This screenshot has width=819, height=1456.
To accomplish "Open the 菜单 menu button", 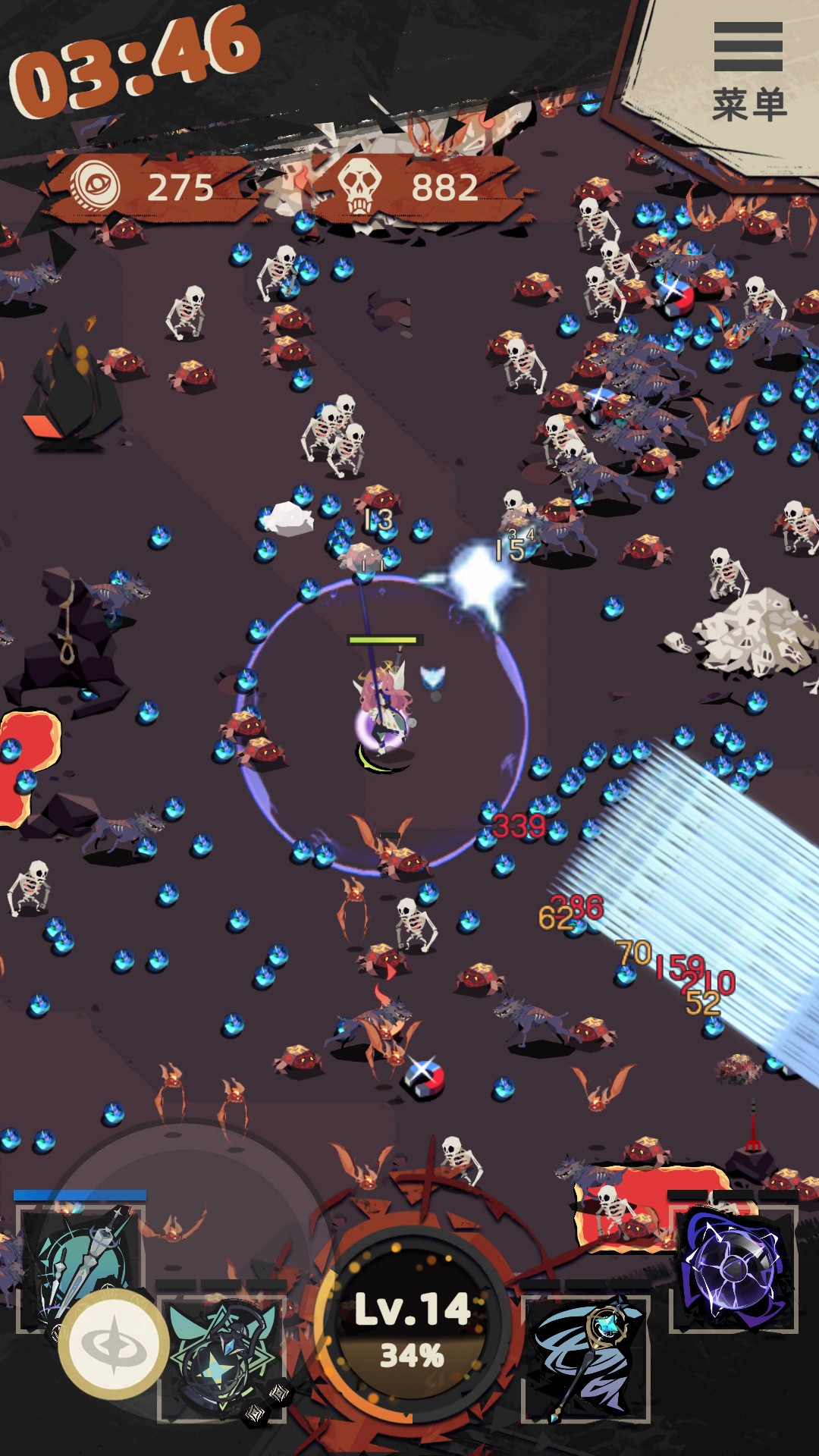I will 748,71.
